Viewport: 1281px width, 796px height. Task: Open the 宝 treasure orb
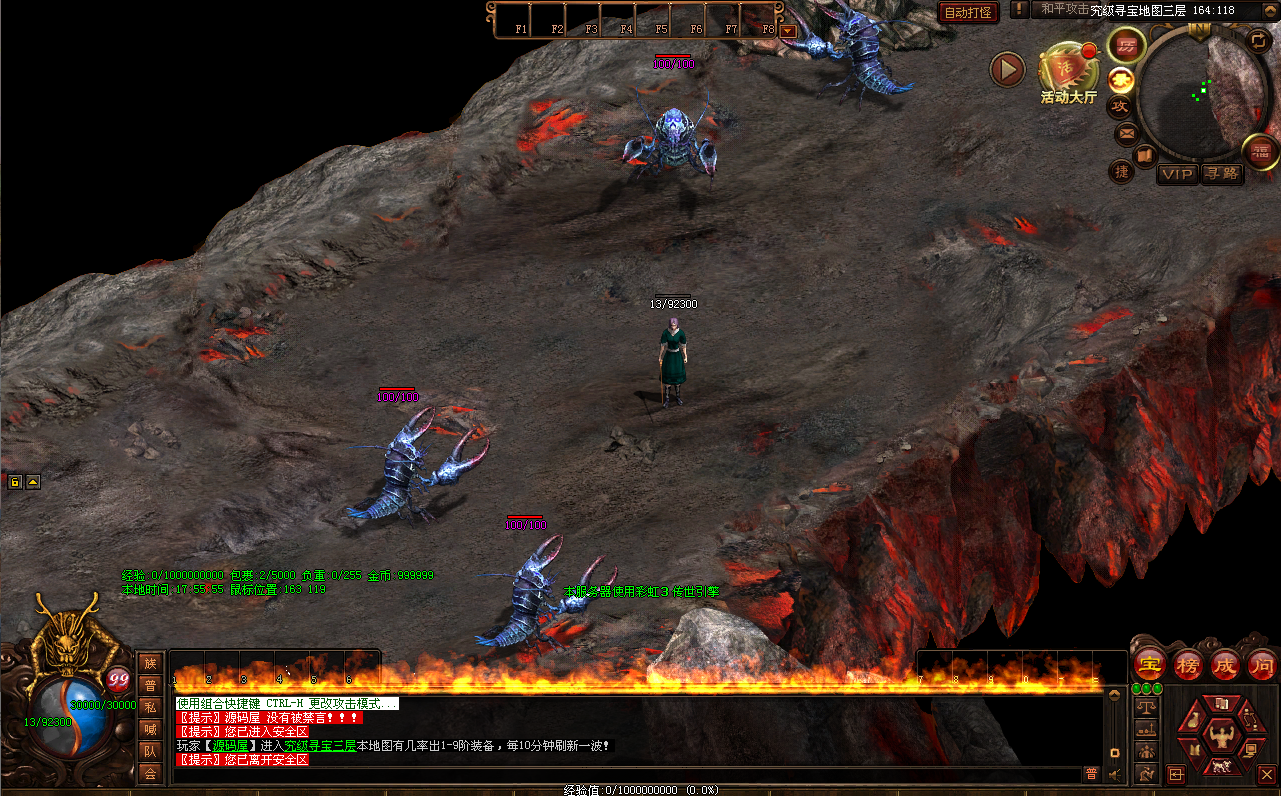point(1151,664)
